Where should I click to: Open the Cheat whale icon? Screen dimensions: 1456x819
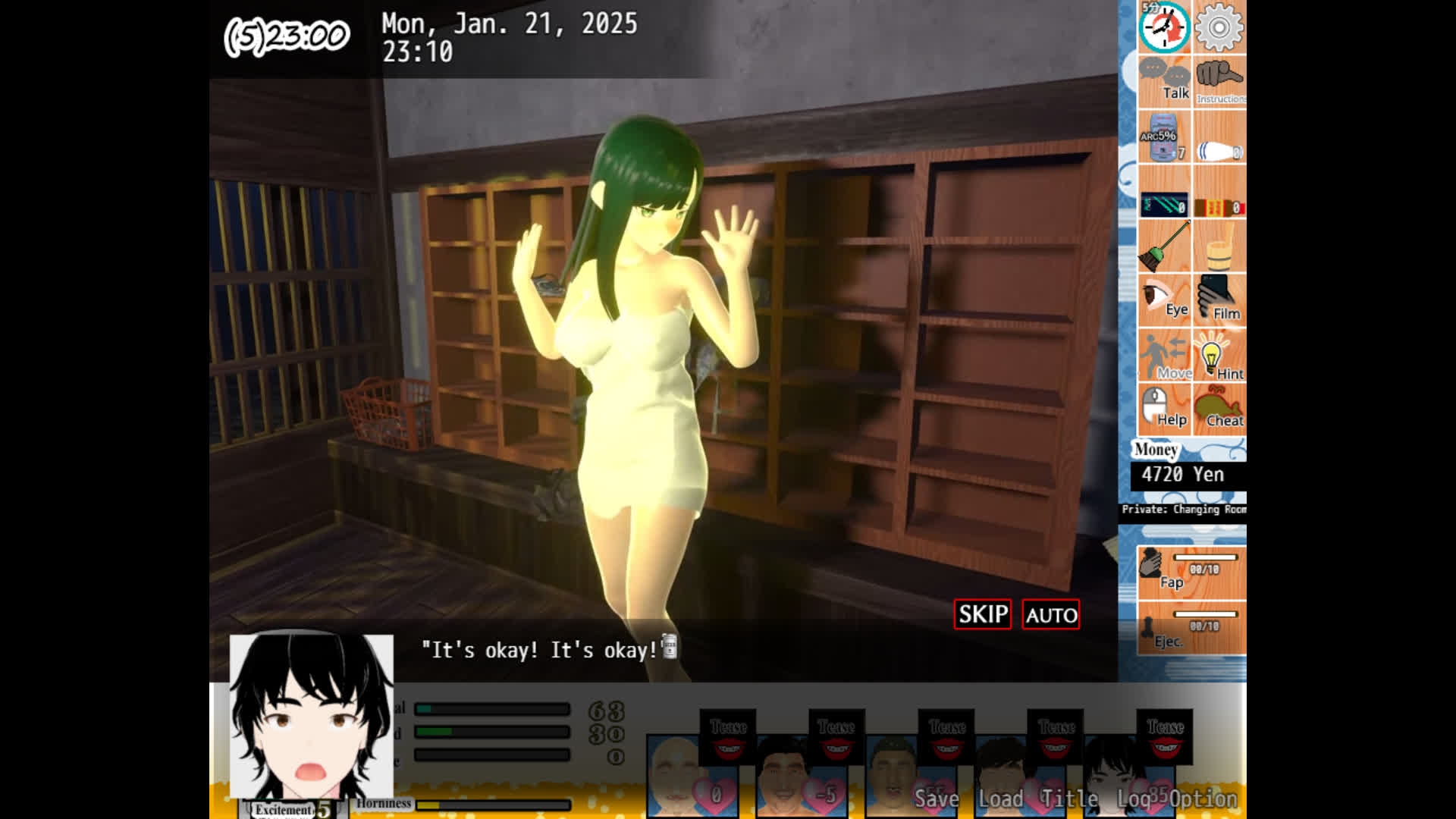pyautogui.click(x=1220, y=409)
